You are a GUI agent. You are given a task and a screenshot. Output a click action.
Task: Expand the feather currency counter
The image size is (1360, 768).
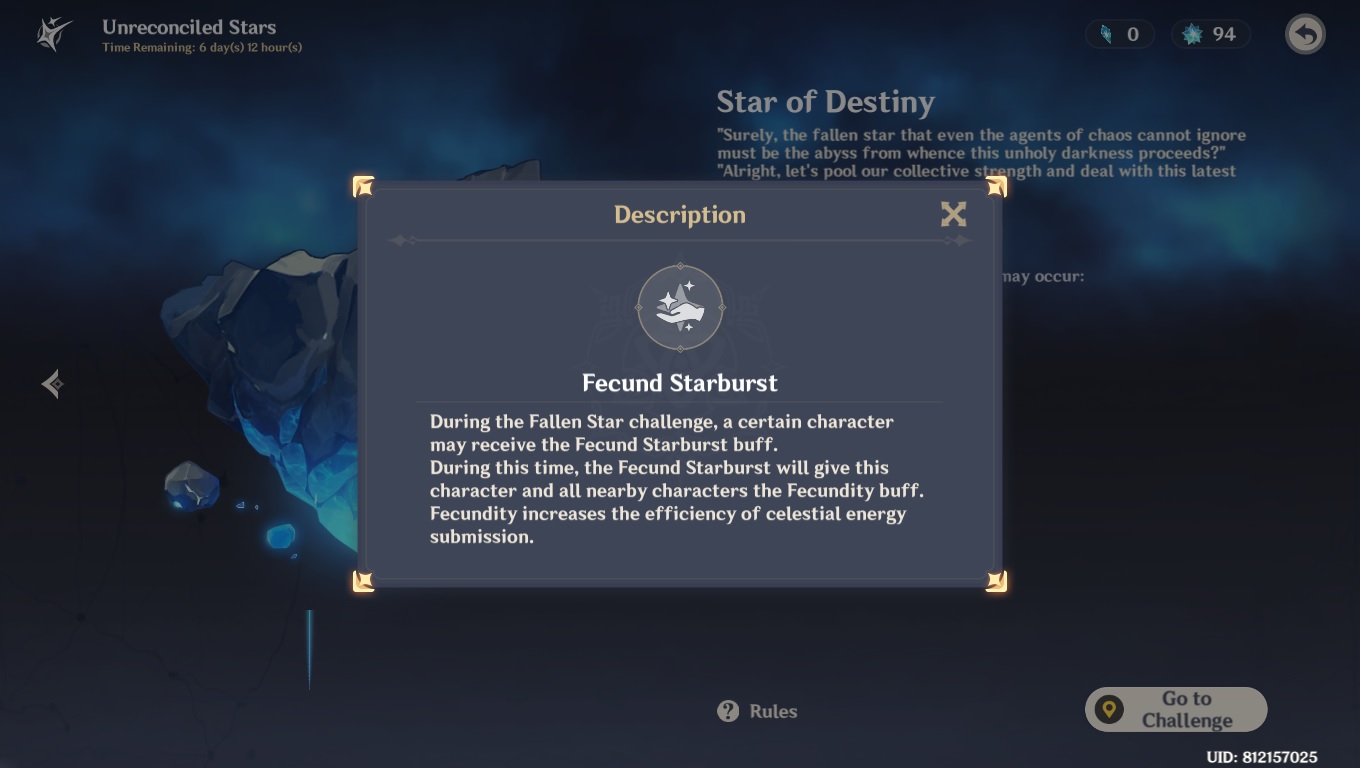point(1120,33)
